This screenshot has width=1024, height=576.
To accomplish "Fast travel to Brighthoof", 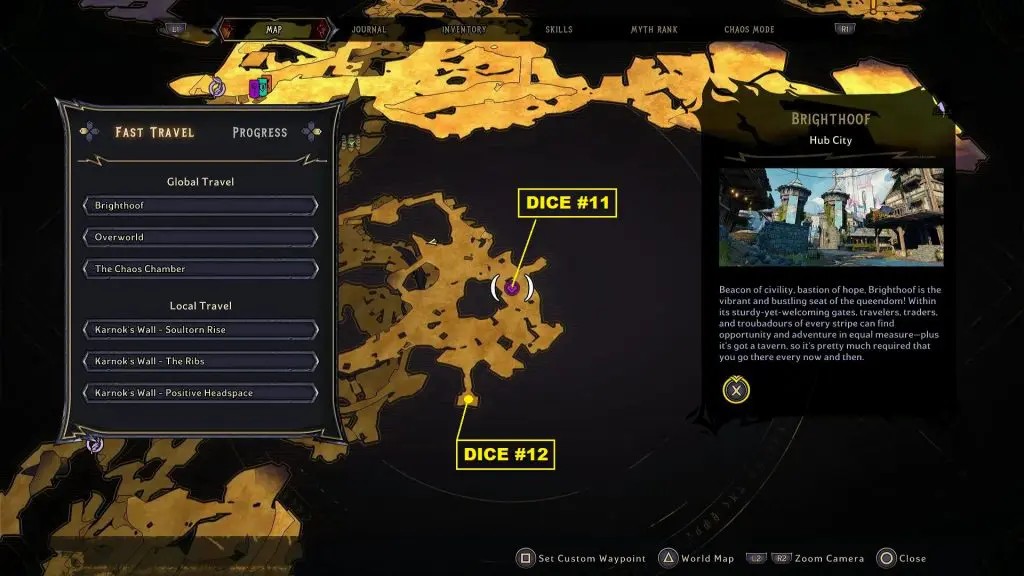I will click(x=201, y=206).
